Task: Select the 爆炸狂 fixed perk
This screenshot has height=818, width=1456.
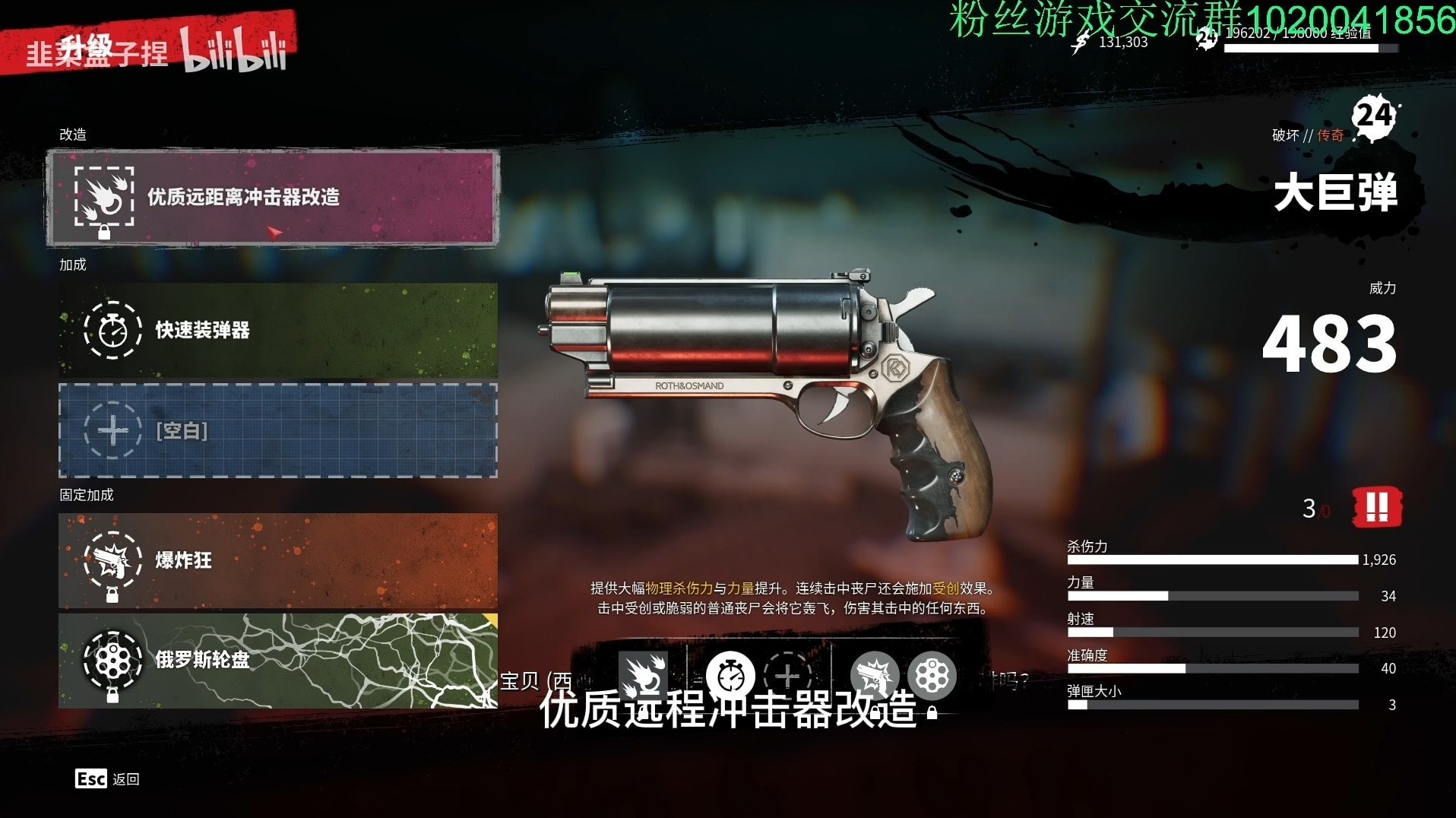Action: coord(278,561)
